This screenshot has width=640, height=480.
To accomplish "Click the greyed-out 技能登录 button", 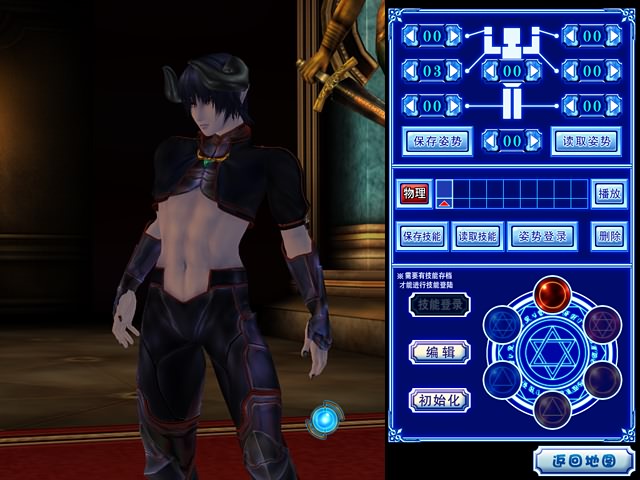I will coord(440,305).
